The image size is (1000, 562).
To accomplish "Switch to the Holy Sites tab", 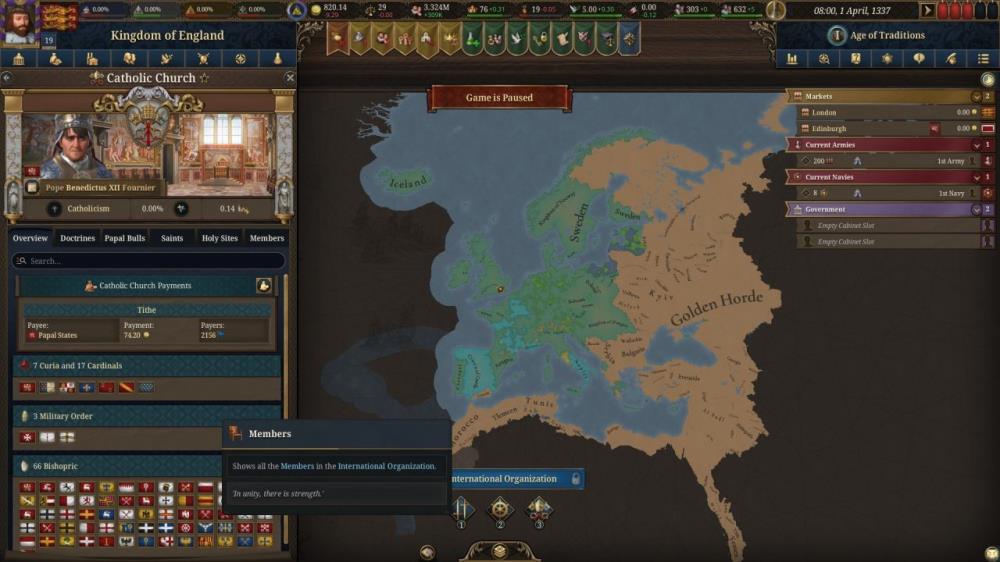I will (220, 238).
